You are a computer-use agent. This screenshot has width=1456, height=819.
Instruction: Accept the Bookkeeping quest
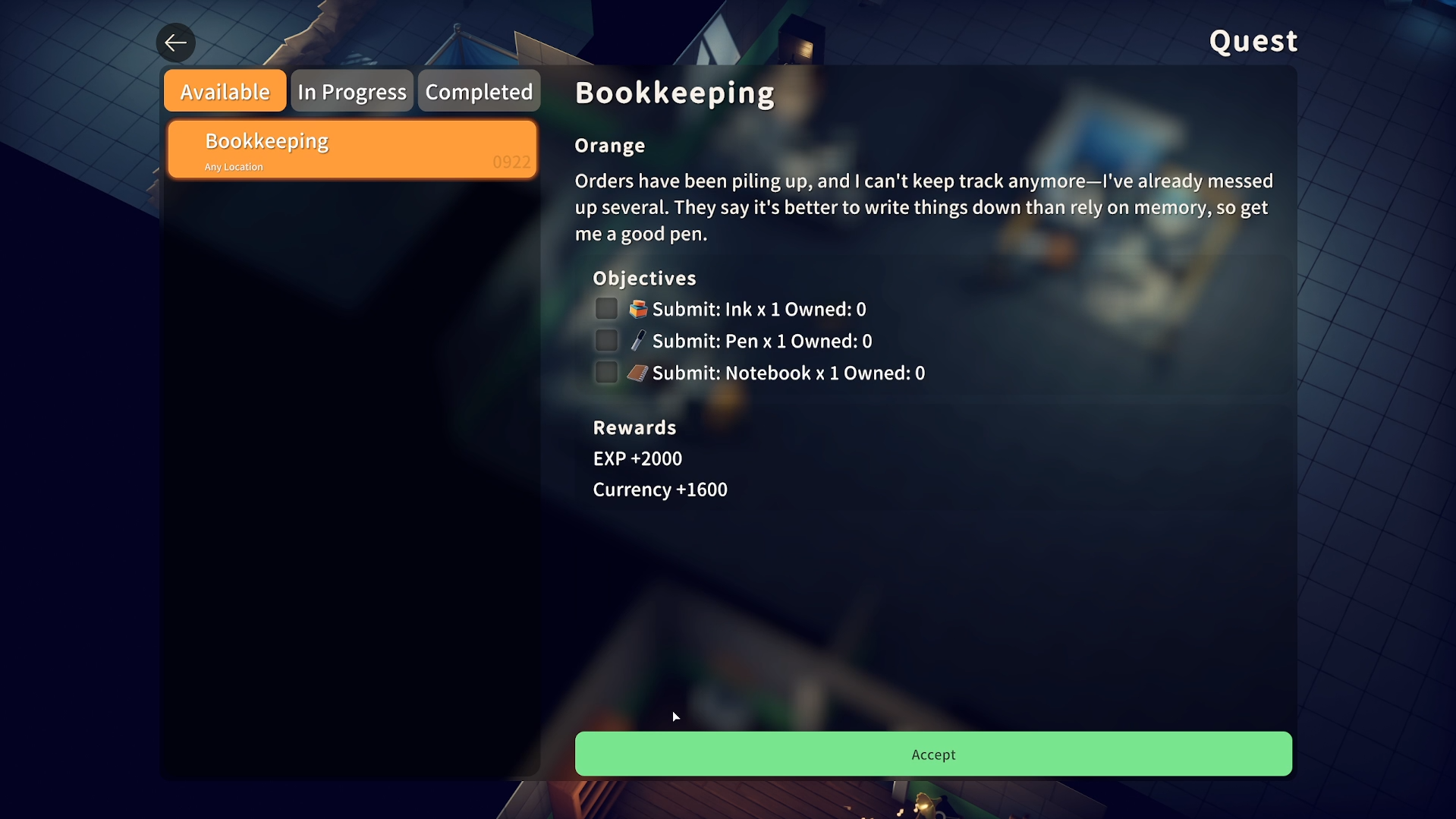point(932,754)
